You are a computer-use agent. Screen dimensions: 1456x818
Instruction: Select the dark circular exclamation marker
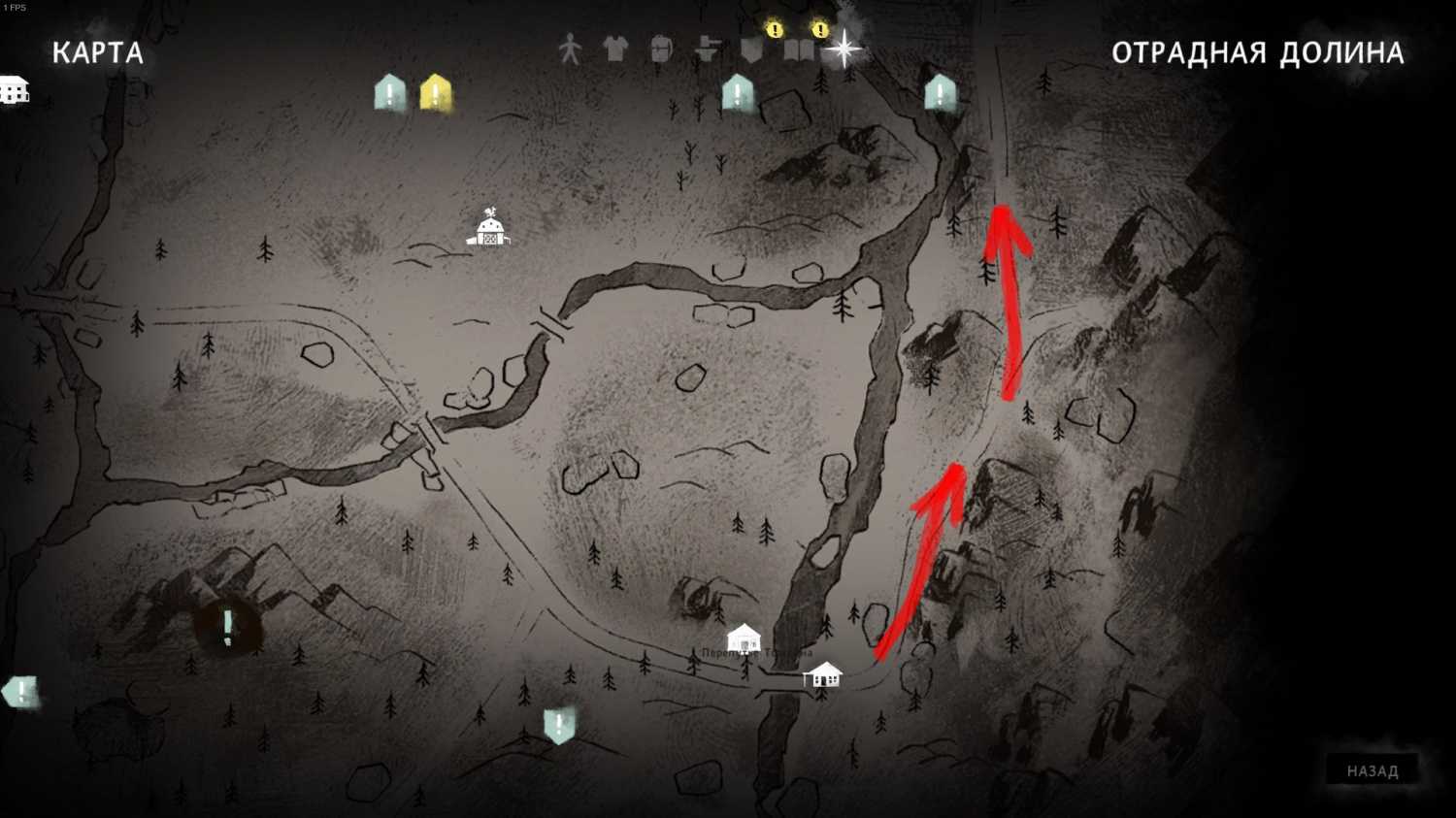click(227, 628)
